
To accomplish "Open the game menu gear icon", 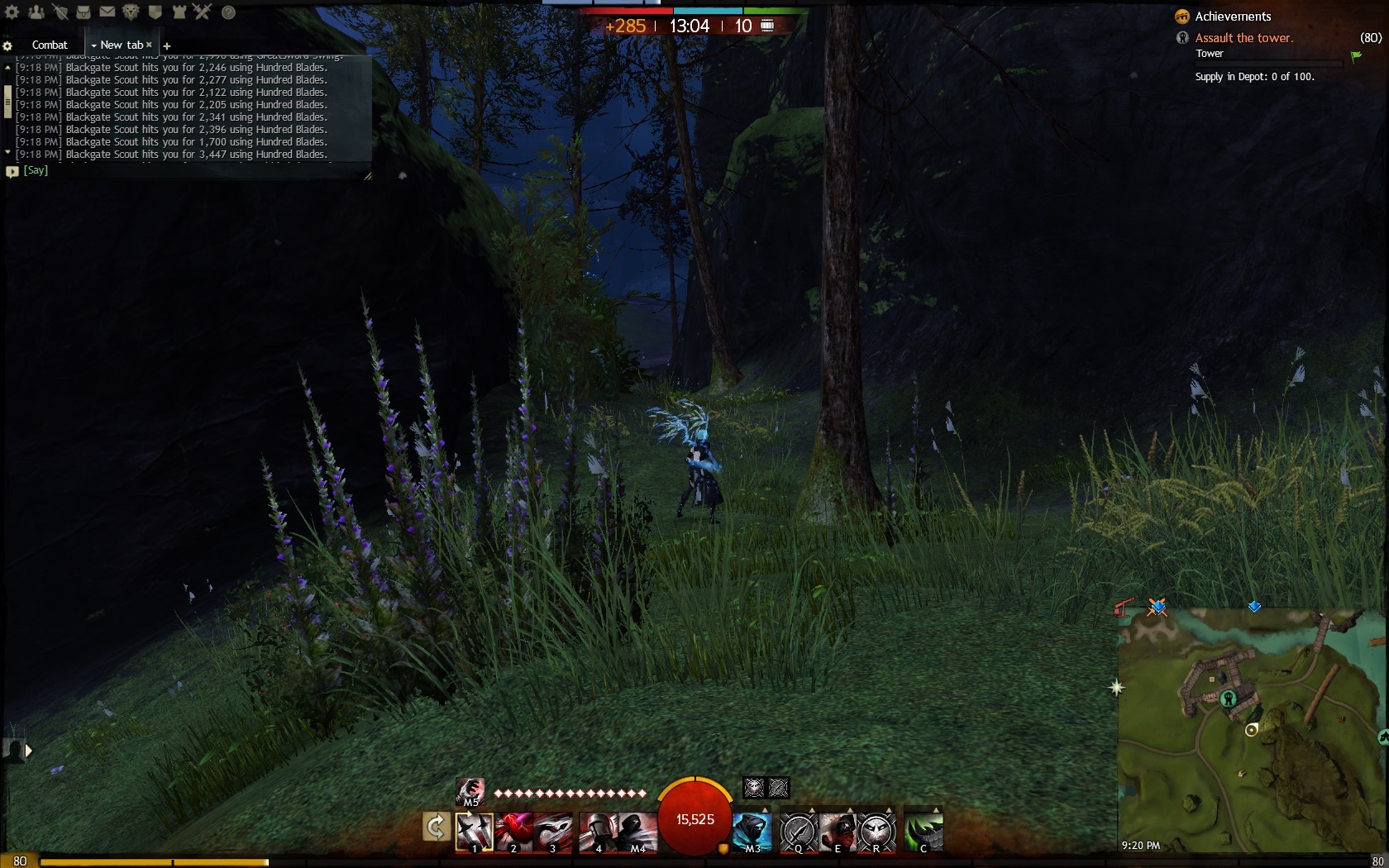I will click(12, 12).
